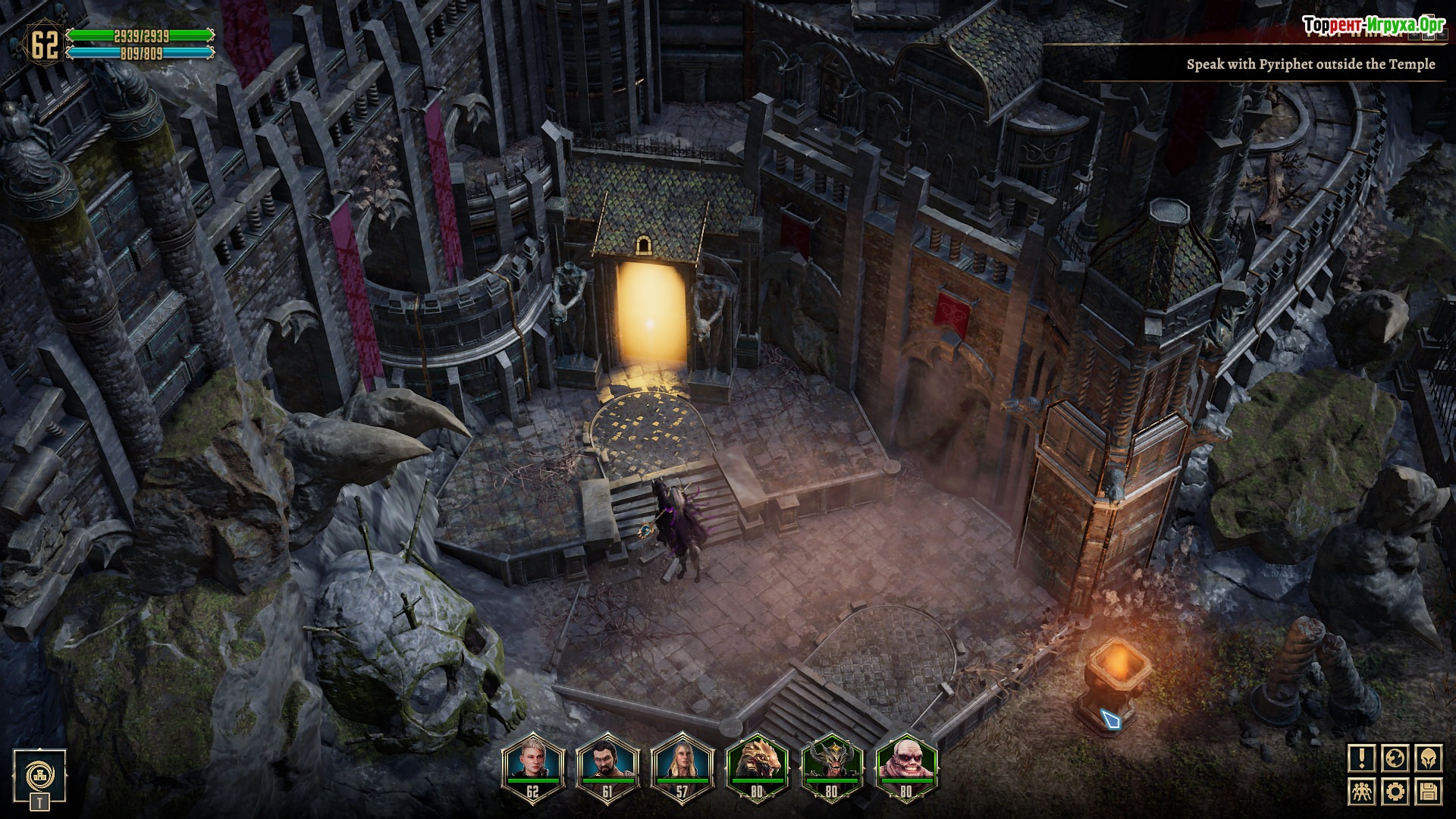Click the Speak with Pyriphet quest objective
1456x819 pixels.
click(x=1310, y=64)
